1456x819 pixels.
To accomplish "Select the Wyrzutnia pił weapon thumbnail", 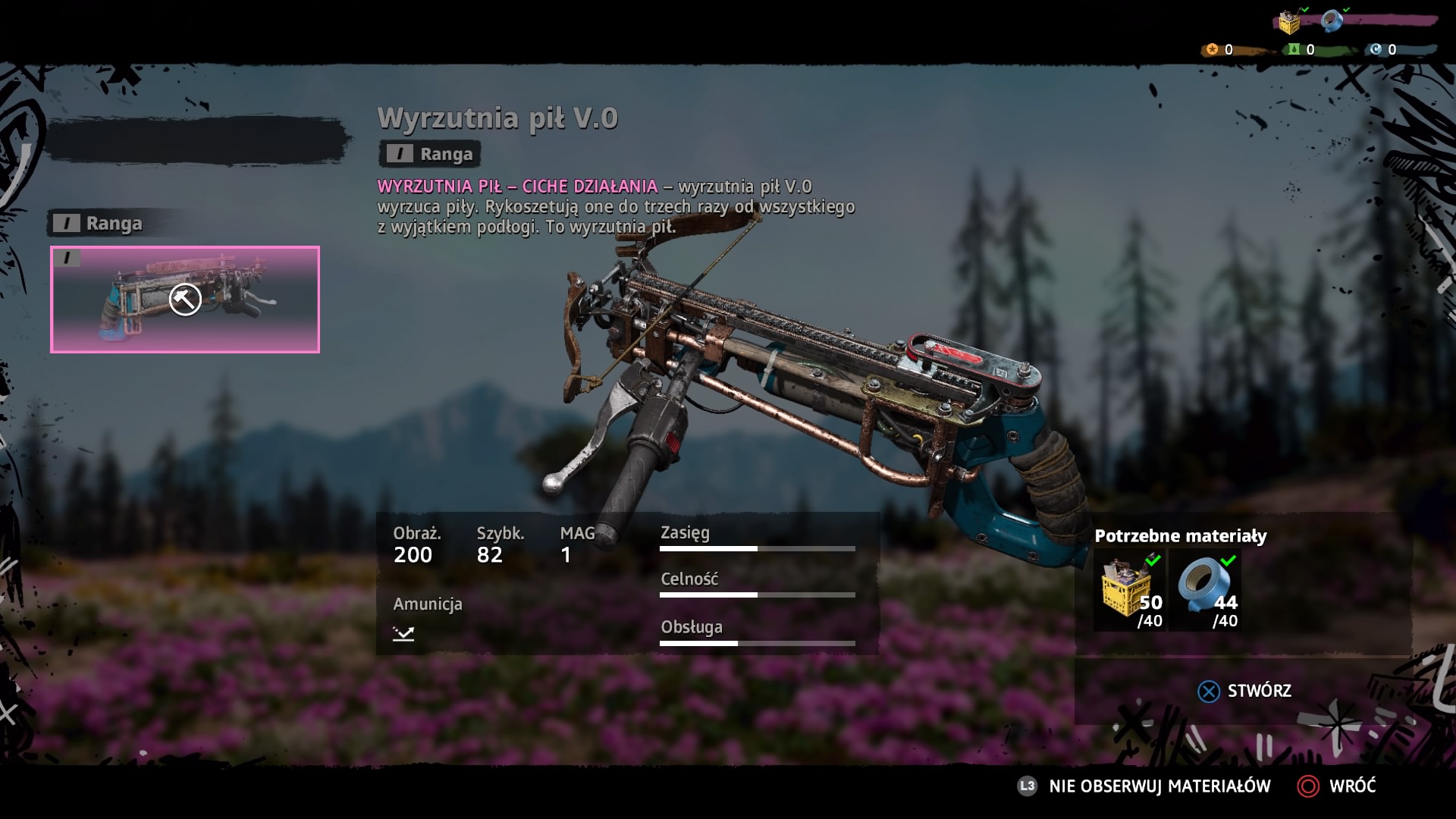I will coord(185,300).
